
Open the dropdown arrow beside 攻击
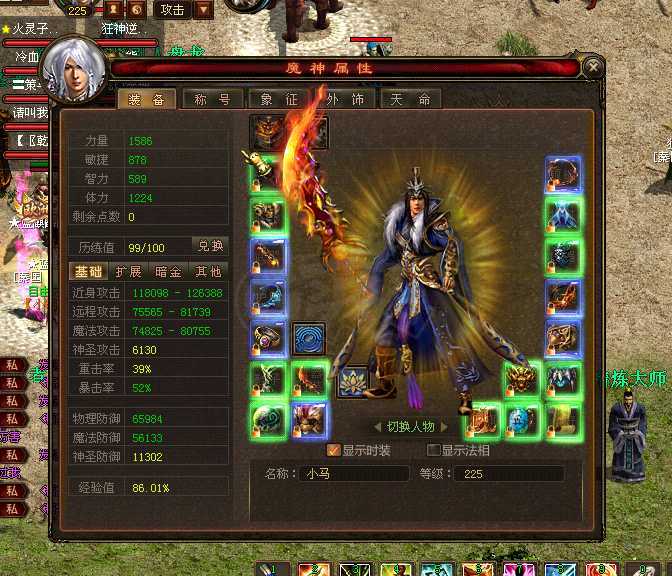coord(203,10)
